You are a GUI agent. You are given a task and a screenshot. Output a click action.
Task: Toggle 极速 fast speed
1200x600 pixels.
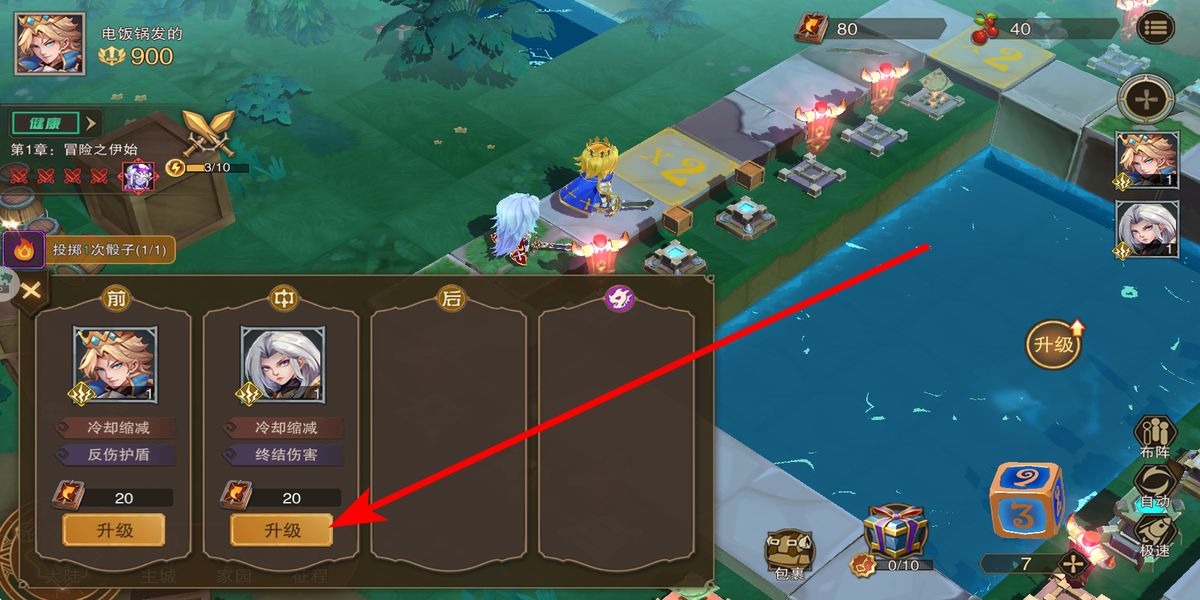point(1154,533)
